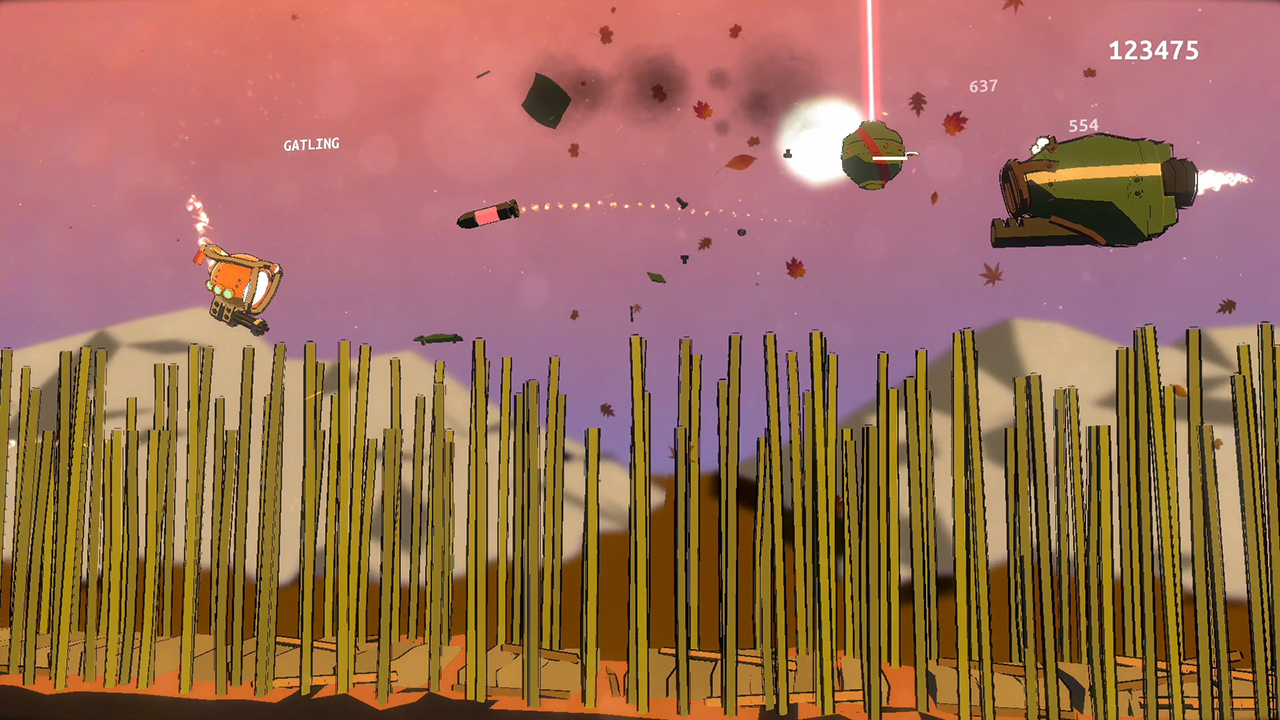The width and height of the screenshot is (1280, 720).
Task: Toggle the enemy sphere's health bar
Action: tap(890, 158)
